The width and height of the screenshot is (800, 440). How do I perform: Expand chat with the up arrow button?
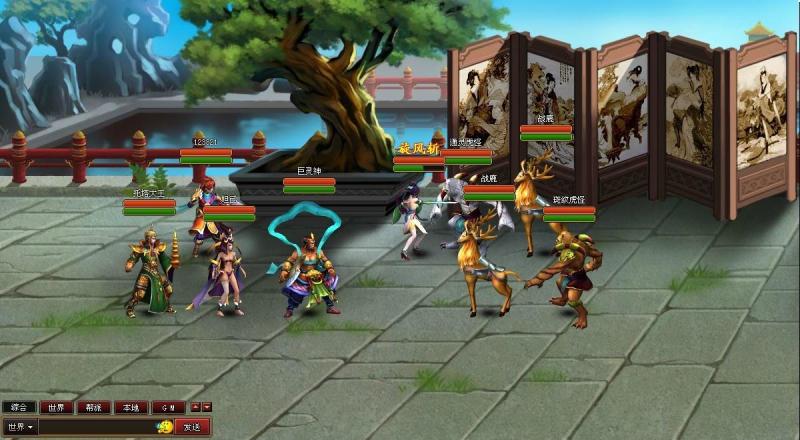pos(195,407)
